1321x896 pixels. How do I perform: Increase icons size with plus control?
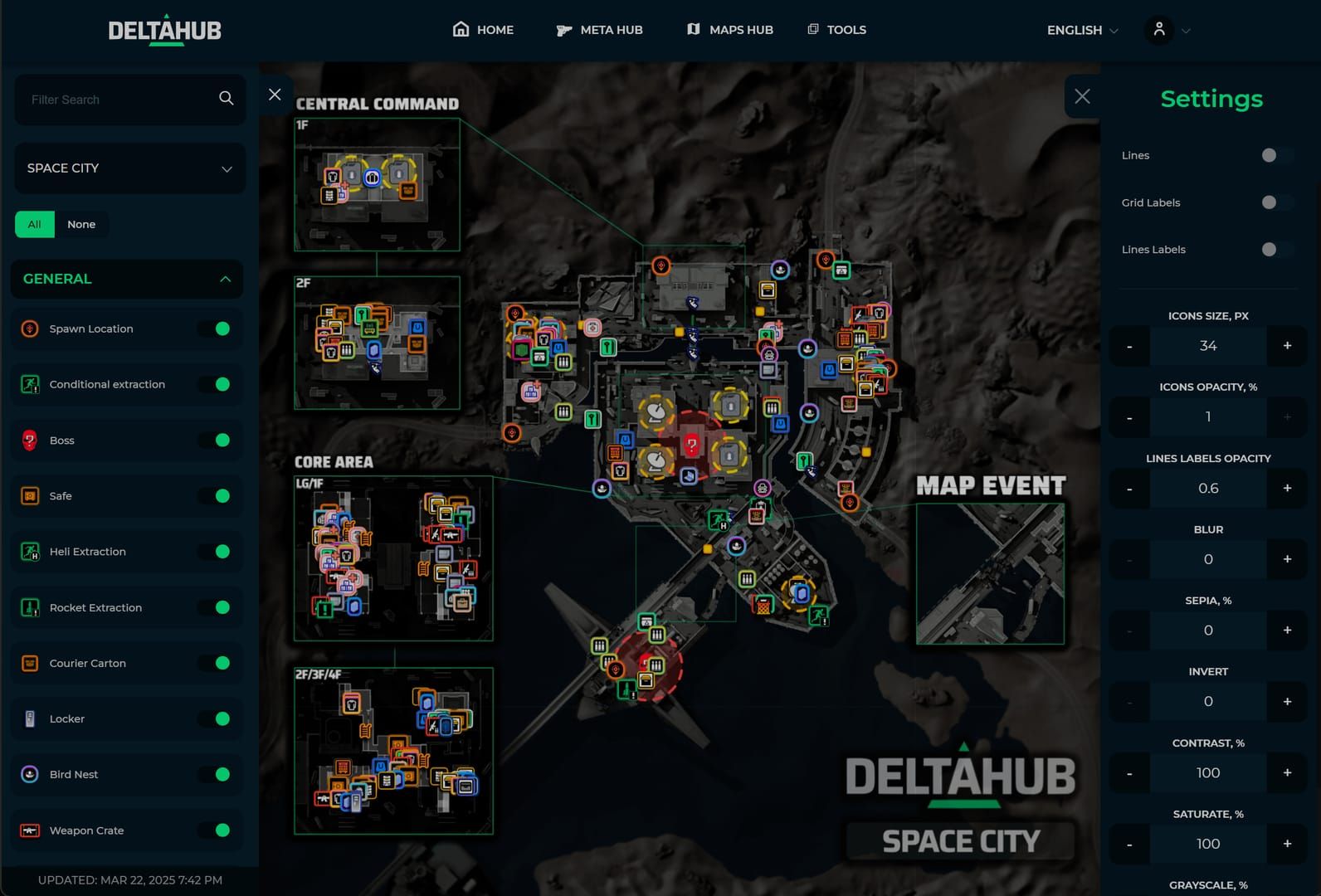[1287, 346]
